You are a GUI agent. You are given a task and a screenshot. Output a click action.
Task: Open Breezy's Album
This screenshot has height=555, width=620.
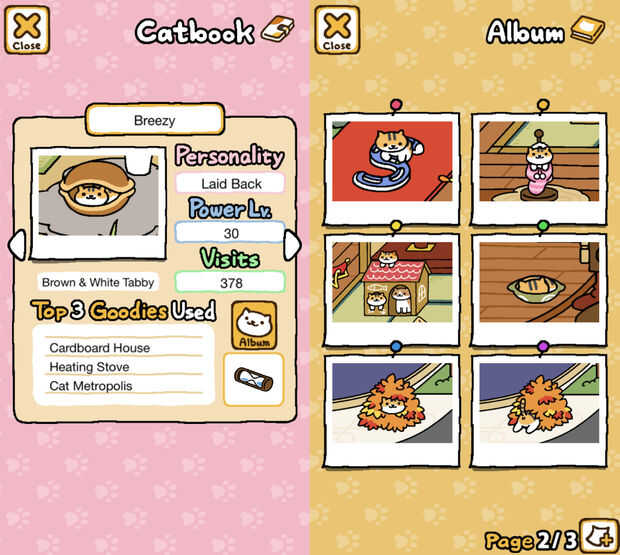(254, 325)
